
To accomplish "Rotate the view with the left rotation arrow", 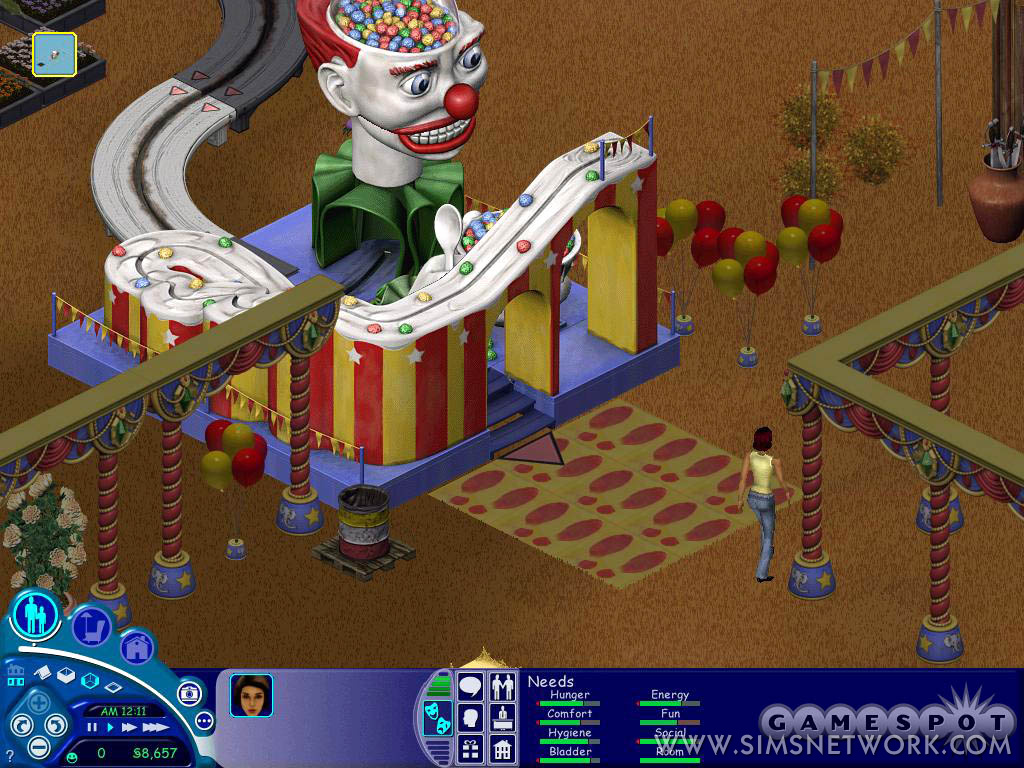I will click(x=20, y=726).
